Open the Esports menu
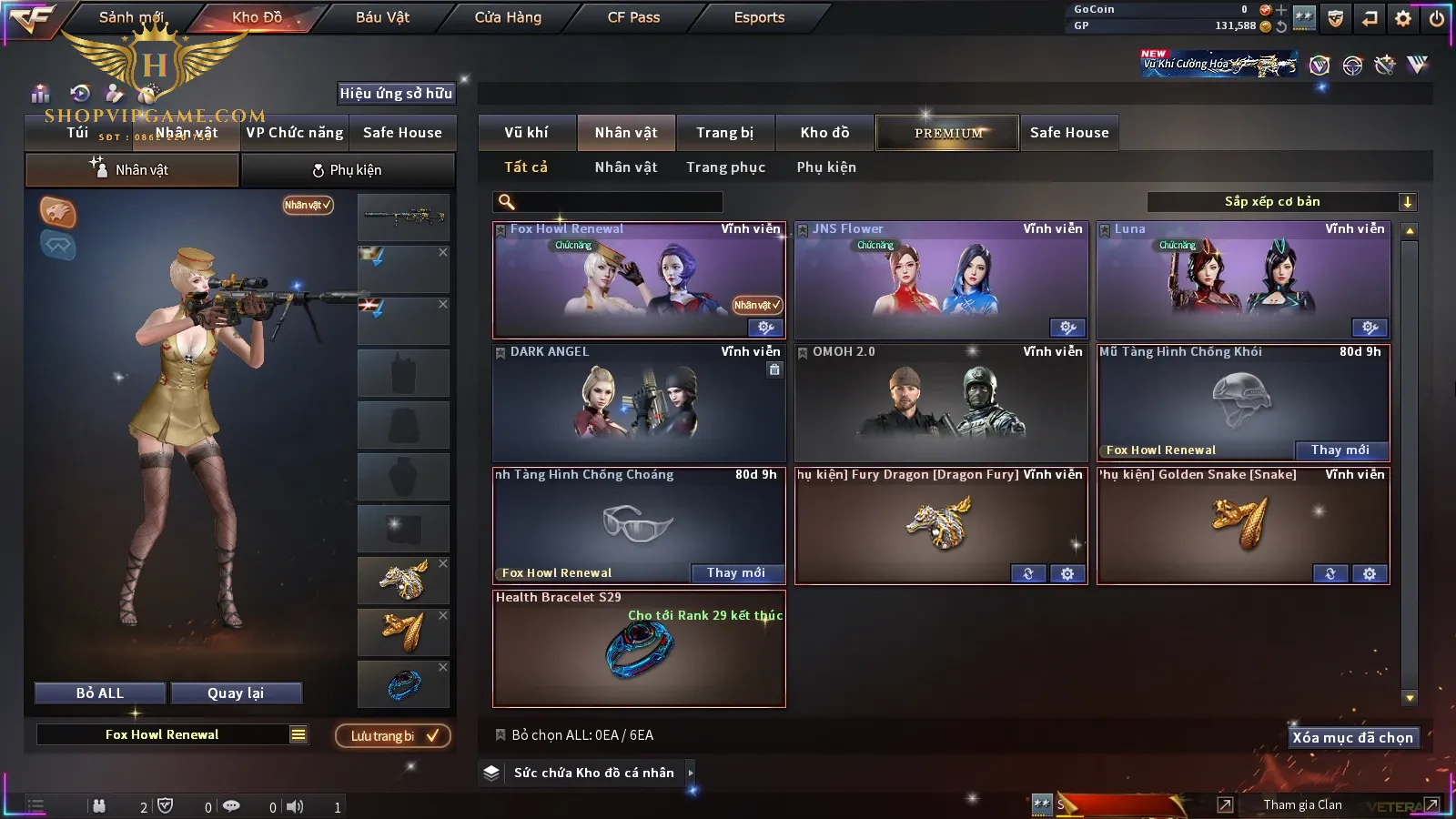Viewport: 1456px width, 819px height. pyautogui.click(x=759, y=17)
